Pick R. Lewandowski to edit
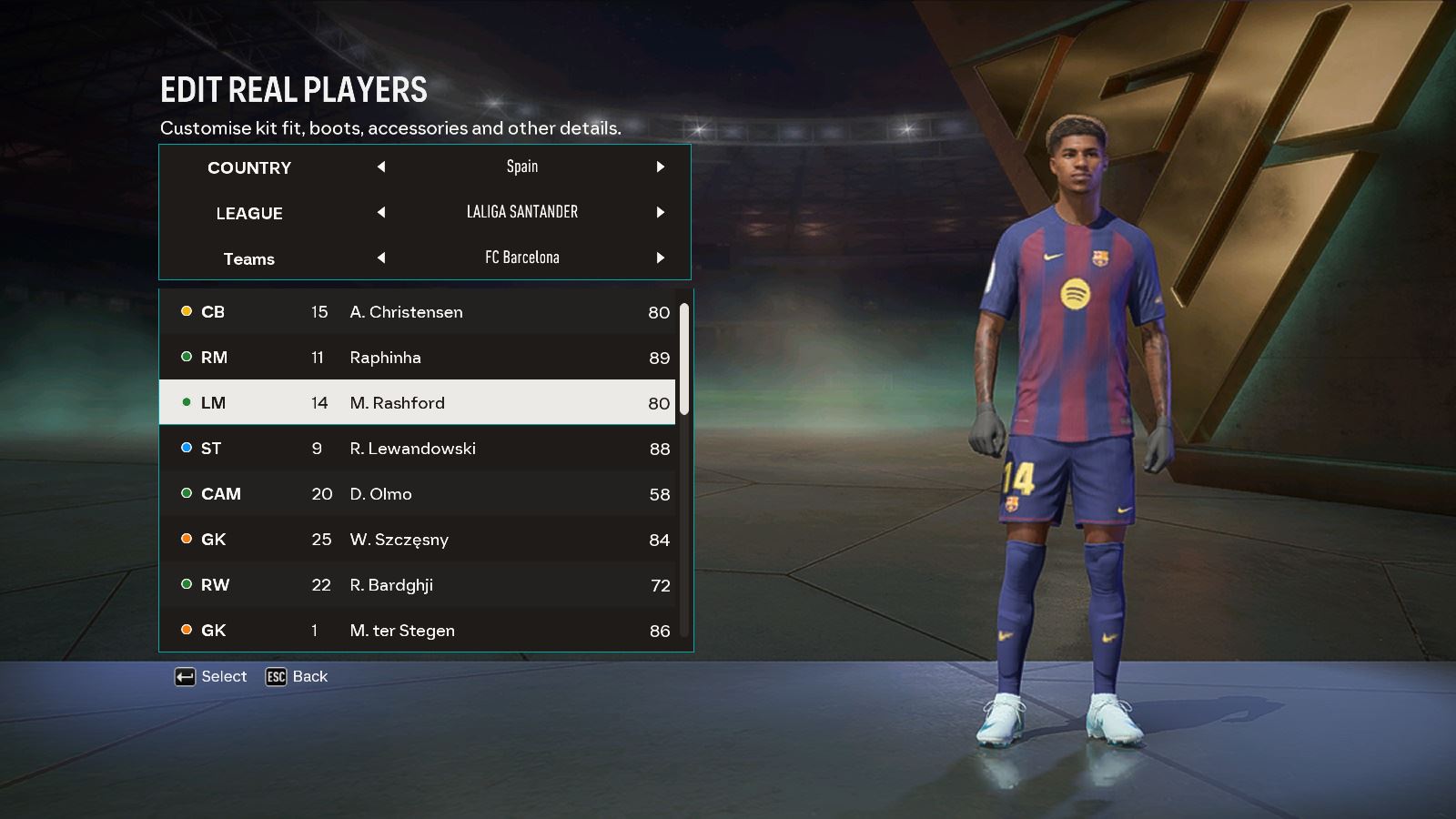The image size is (1456, 819). click(417, 449)
